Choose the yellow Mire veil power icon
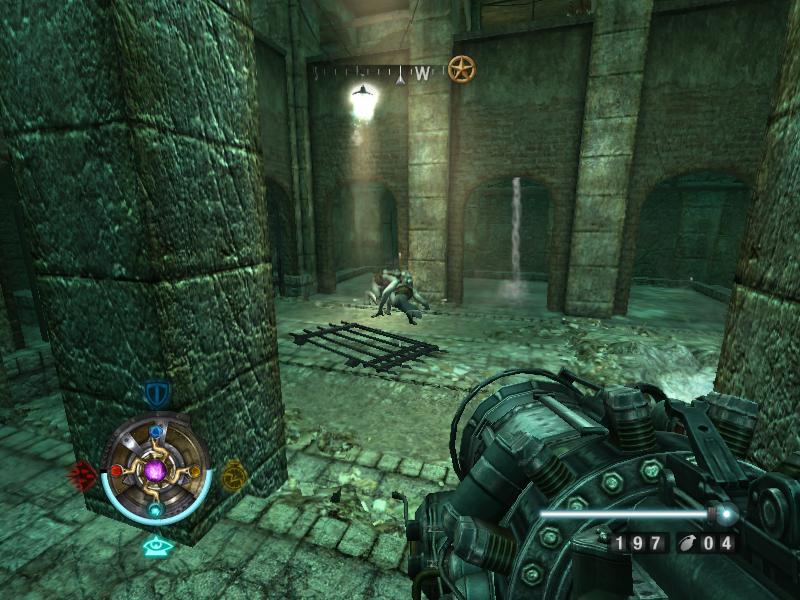 233,473
